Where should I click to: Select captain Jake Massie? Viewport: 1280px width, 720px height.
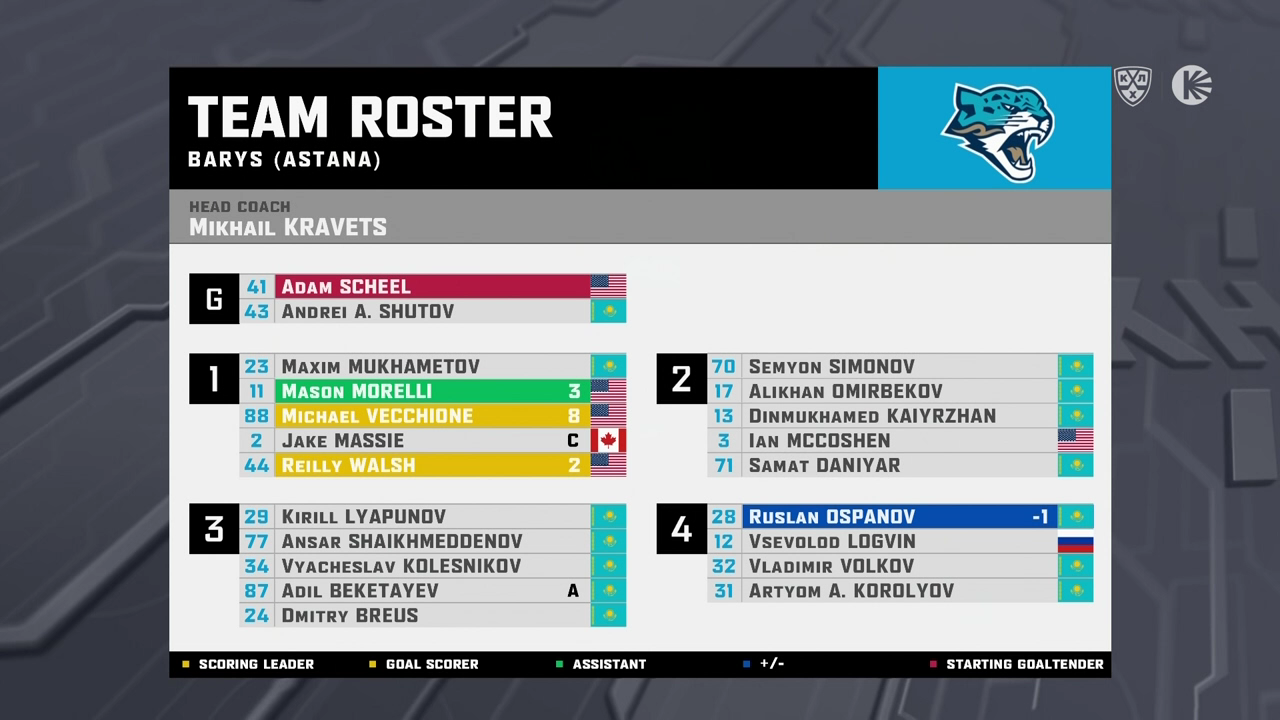(432, 441)
